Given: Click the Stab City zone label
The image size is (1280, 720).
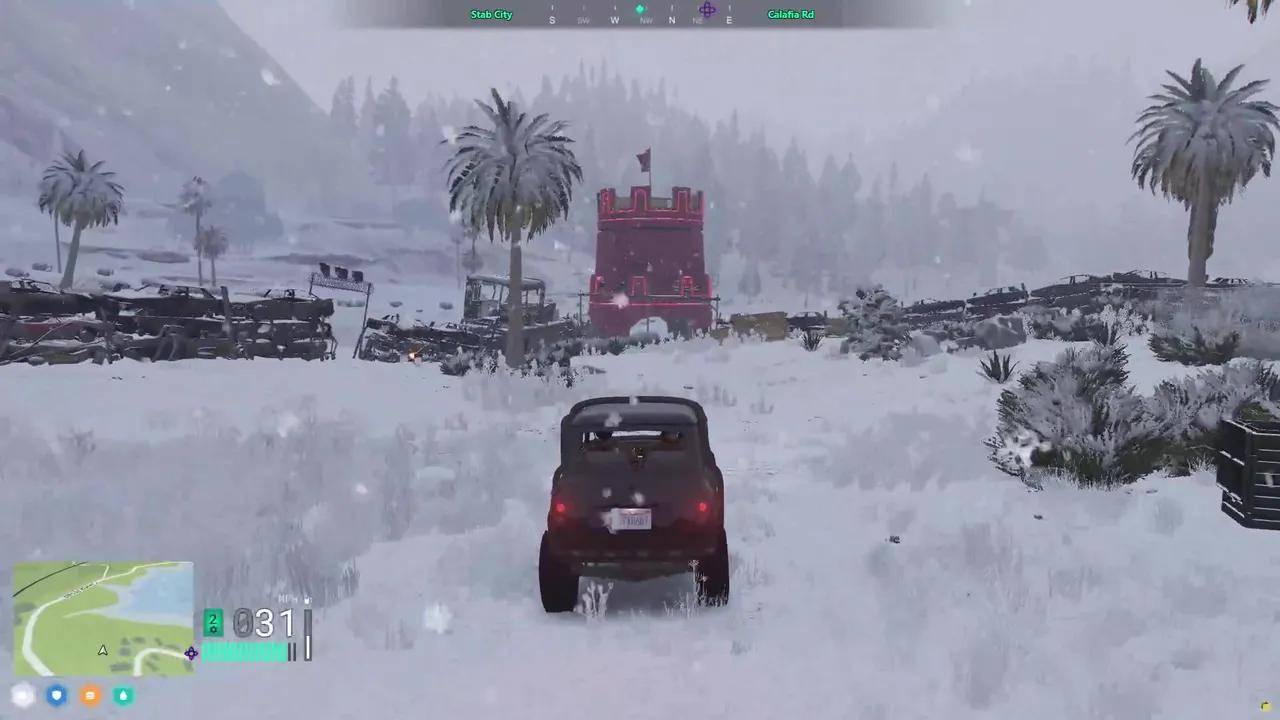Looking at the screenshot, I should pos(491,14).
